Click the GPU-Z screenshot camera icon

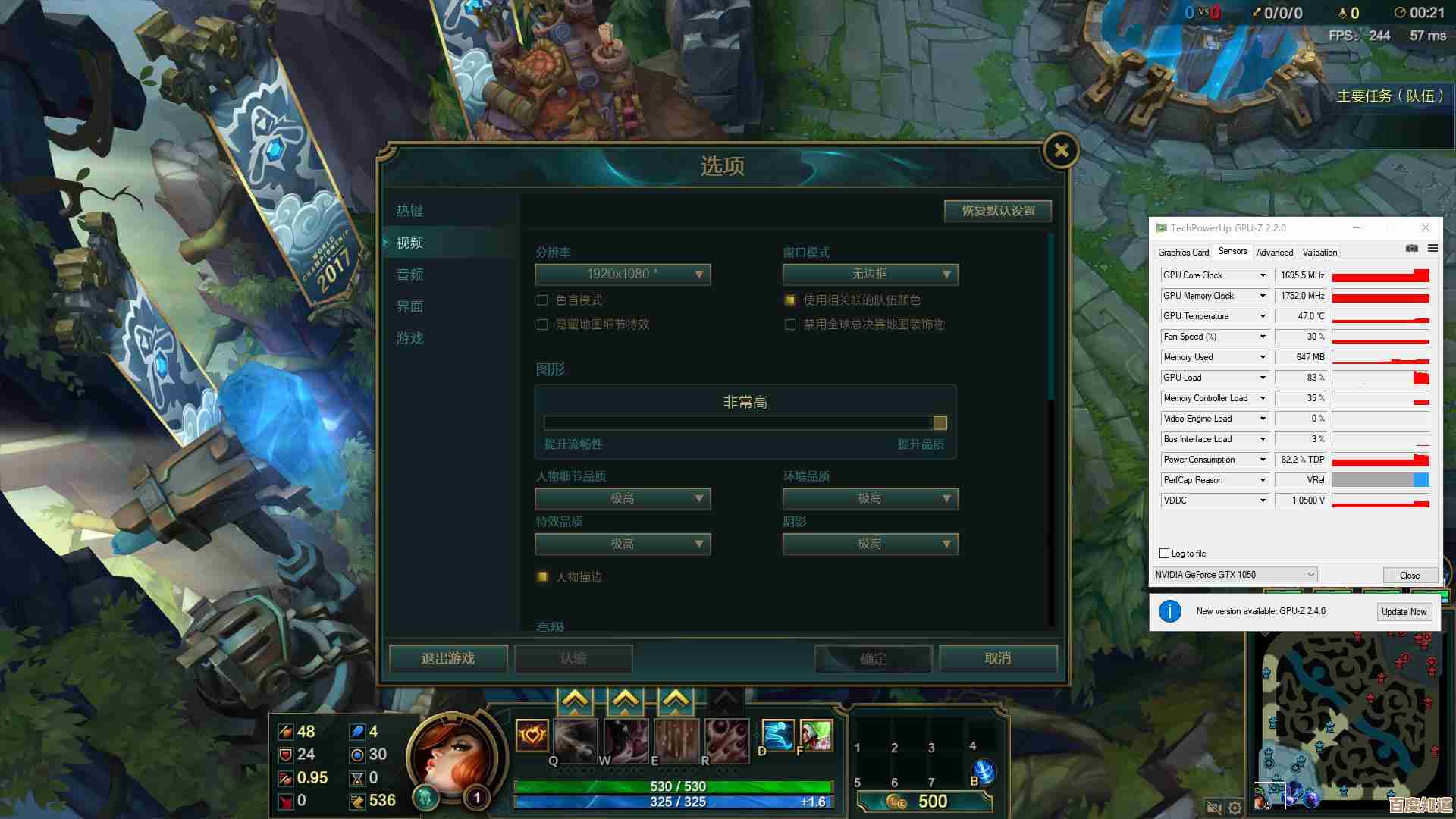click(1412, 248)
